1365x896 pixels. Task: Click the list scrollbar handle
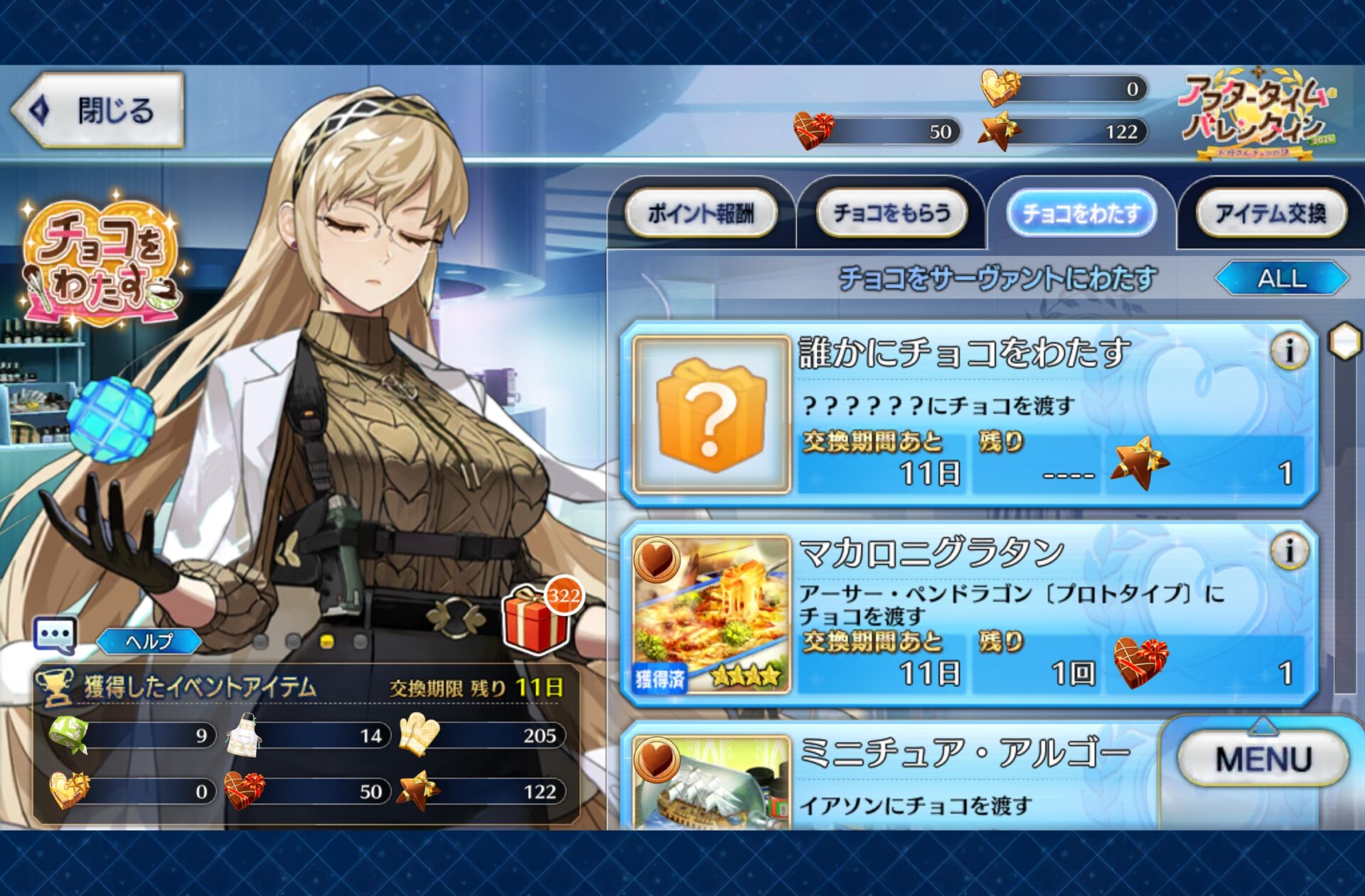[1344, 342]
